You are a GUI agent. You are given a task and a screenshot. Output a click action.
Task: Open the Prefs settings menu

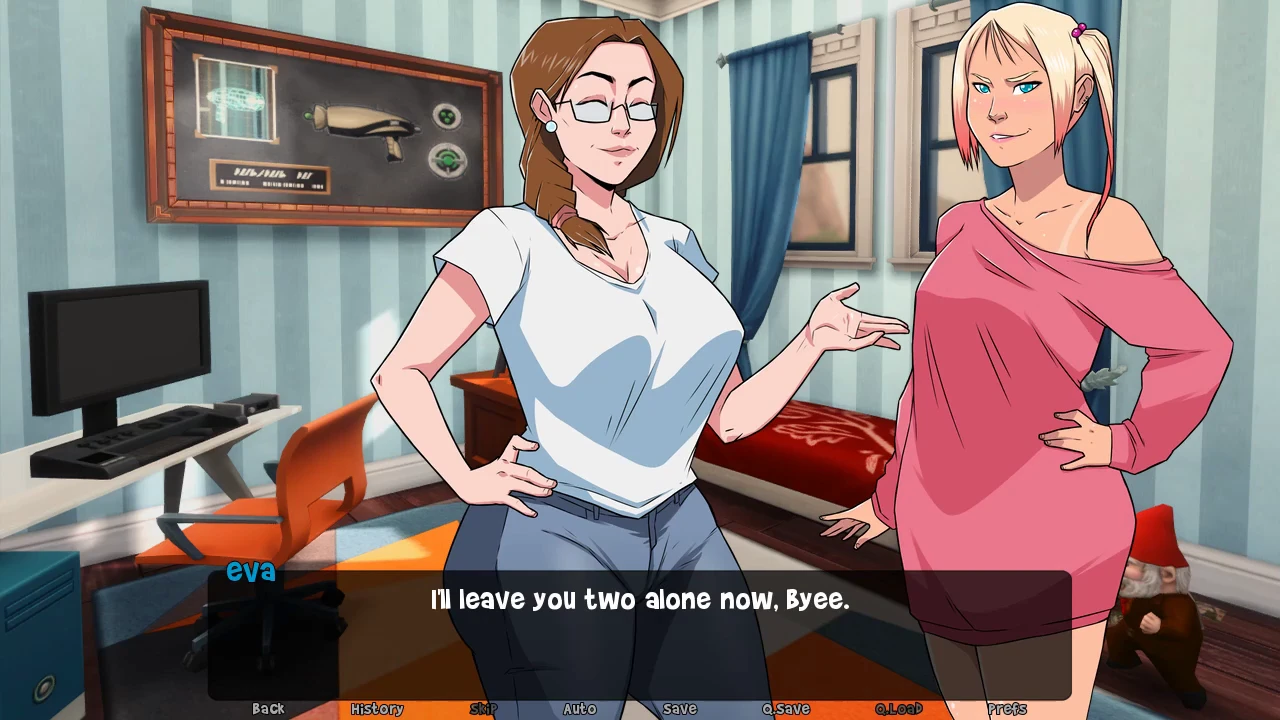pos(1007,709)
